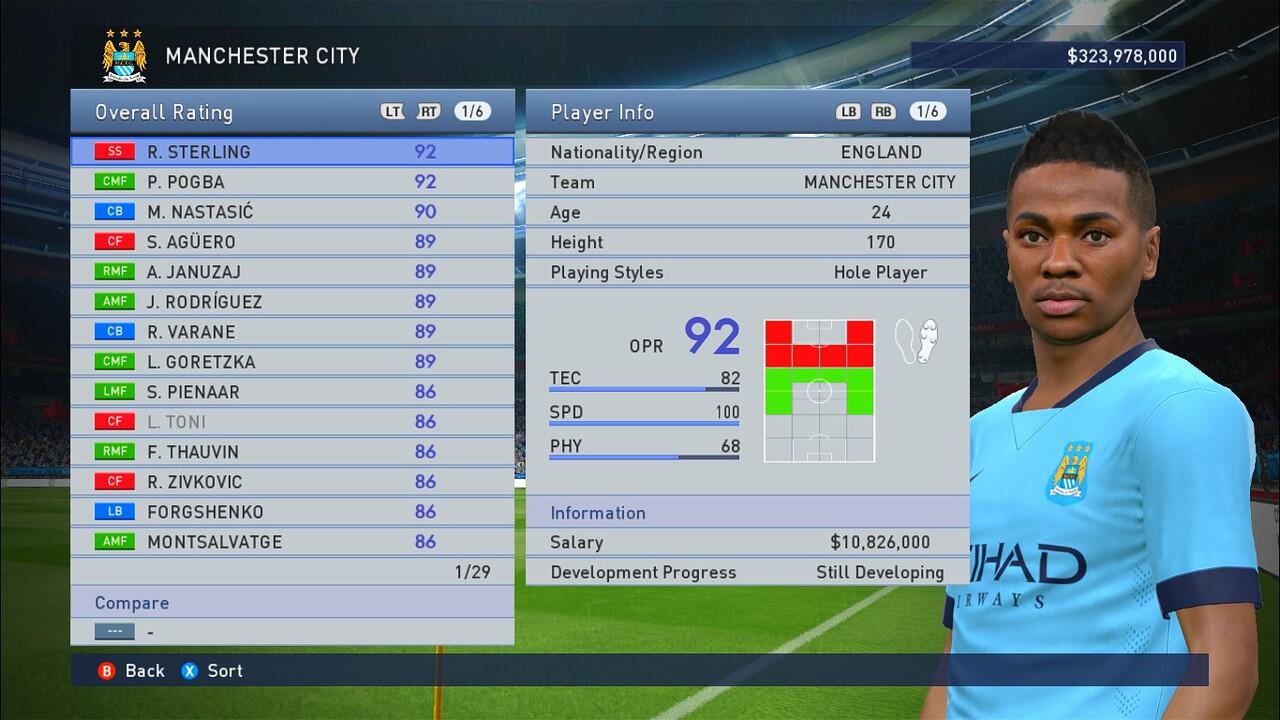
Task: Click on S. Agüero's entry
Action: click(292, 242)
